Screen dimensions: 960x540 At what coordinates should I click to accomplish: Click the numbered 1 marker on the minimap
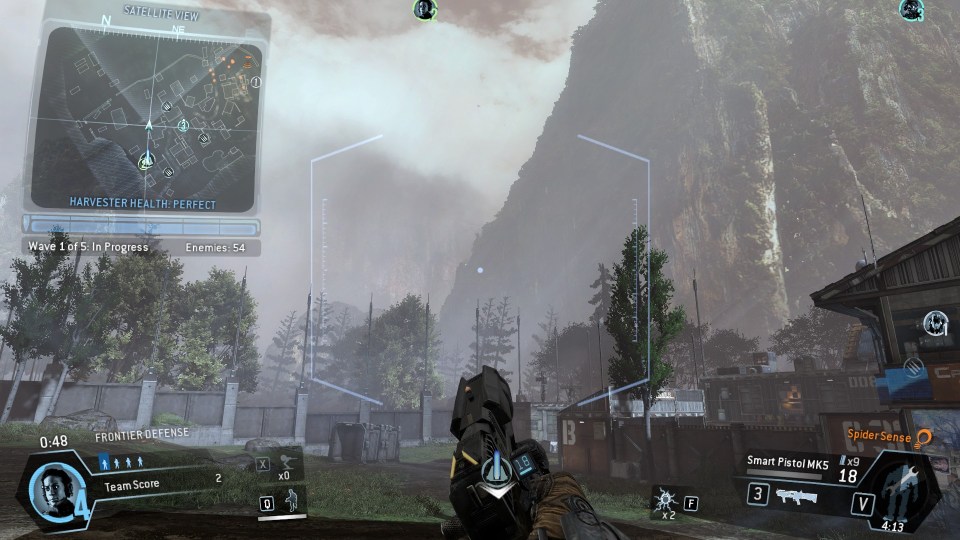pyautogui.click(x=256, y=82)
